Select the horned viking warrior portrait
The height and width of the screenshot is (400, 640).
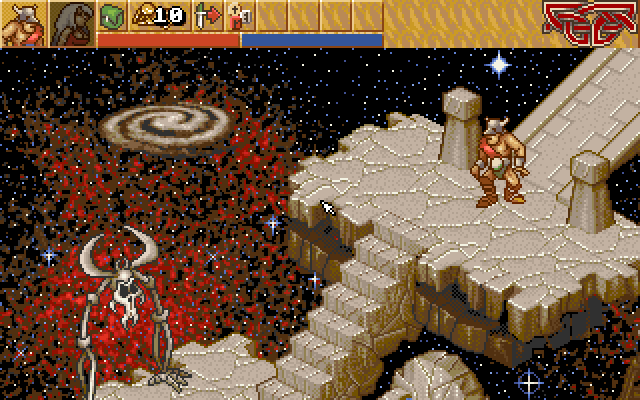(22, 24)
